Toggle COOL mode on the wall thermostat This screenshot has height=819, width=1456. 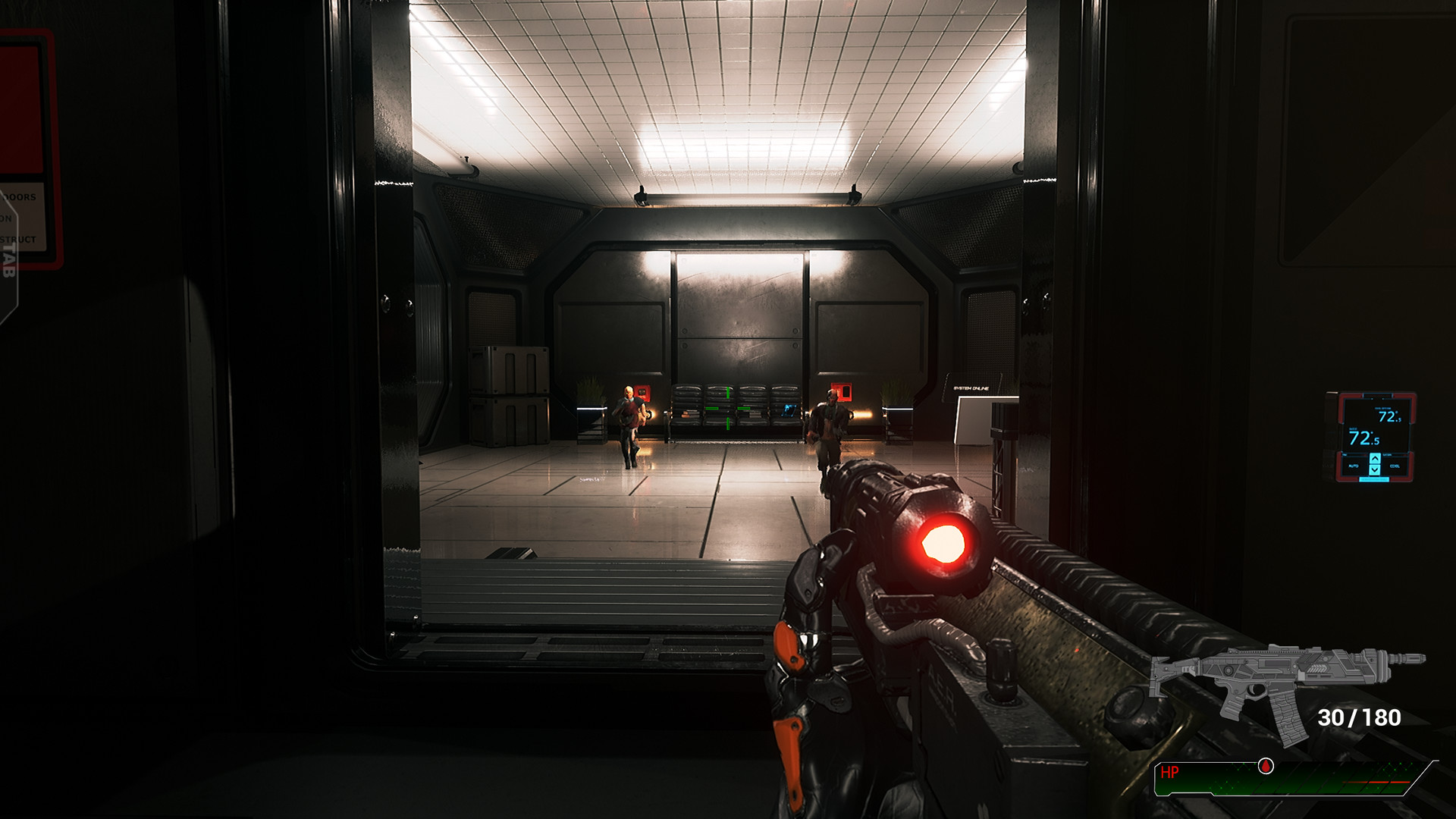pos(1395,466)
